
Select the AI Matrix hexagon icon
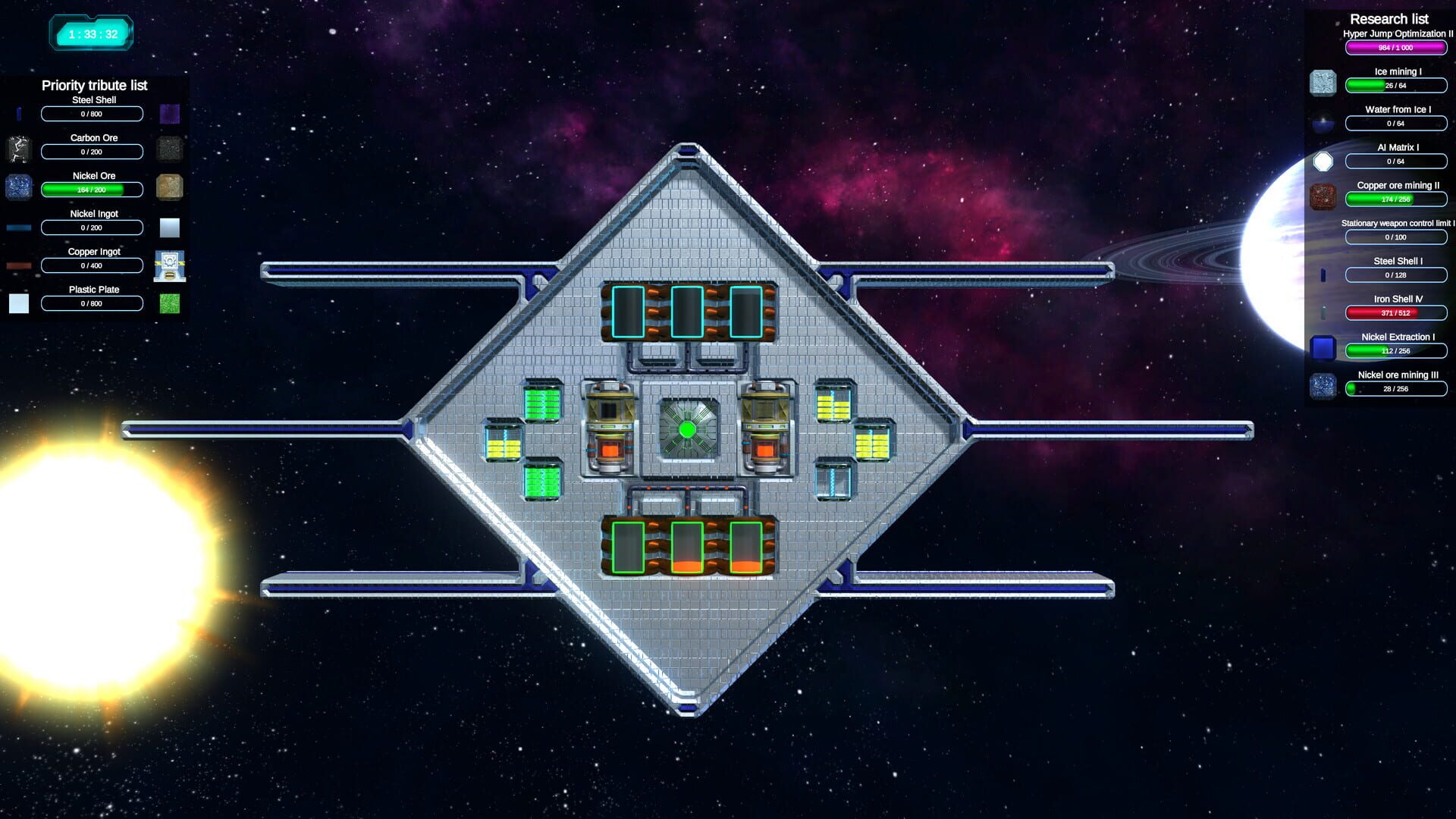point(1323,160)
